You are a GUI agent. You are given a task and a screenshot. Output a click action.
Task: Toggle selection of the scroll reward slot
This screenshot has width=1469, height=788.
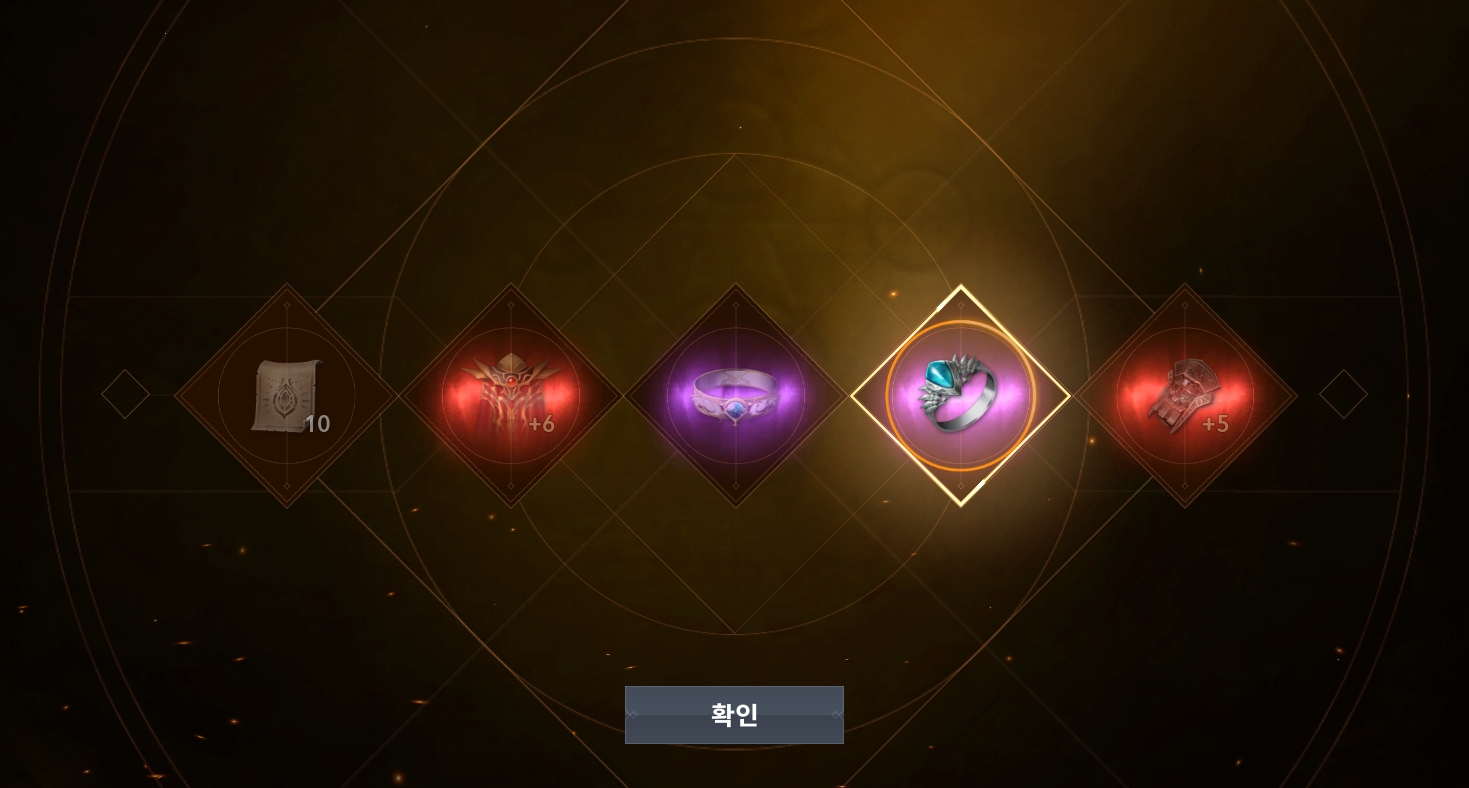coord(287,395)
